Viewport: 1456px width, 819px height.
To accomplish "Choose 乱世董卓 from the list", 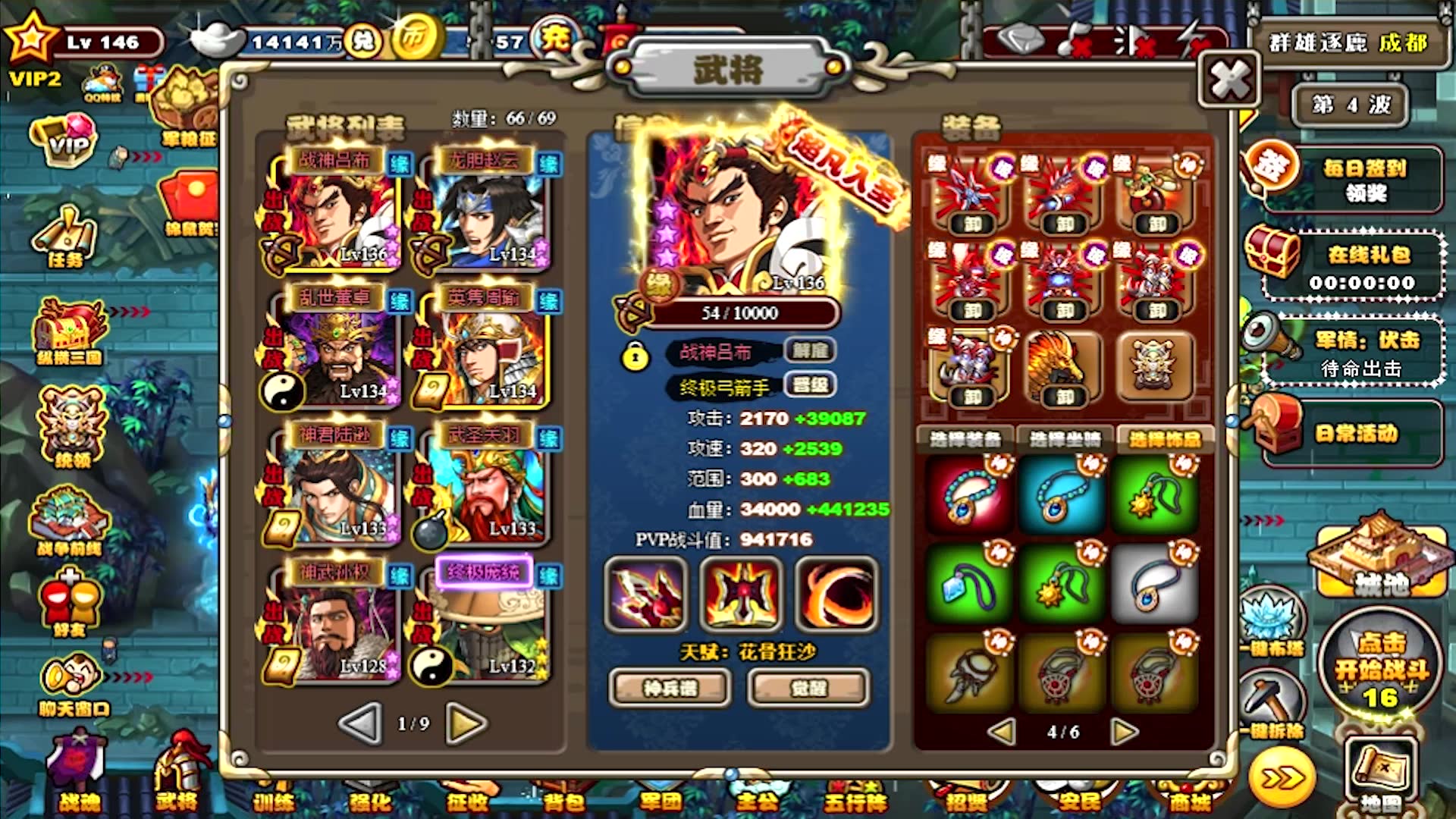I will 333,349.
